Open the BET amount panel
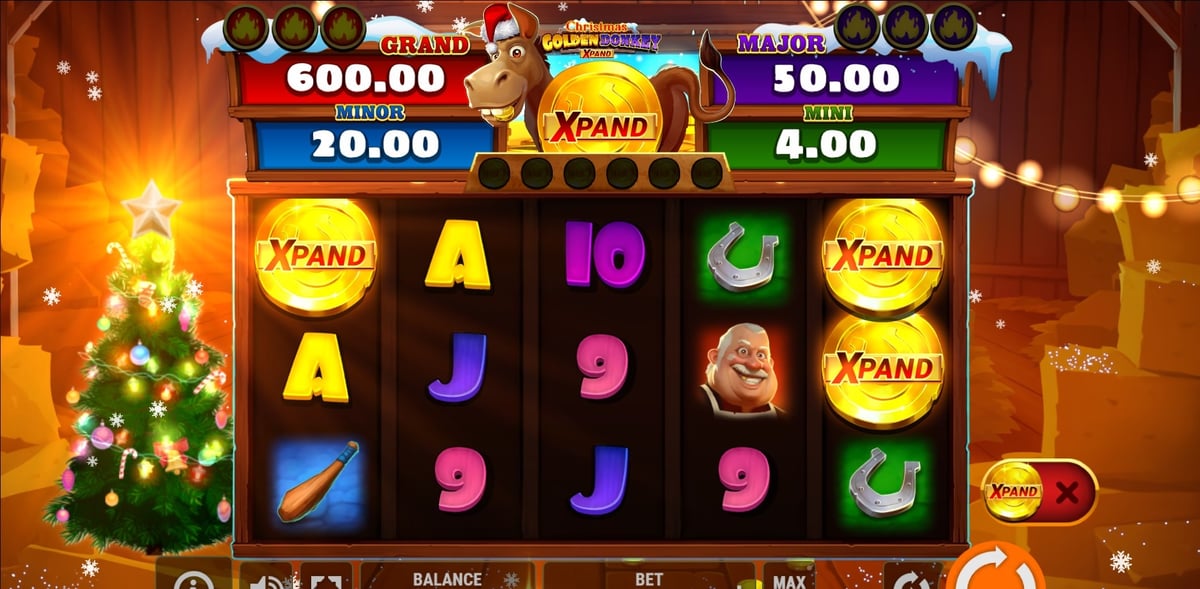Screen dimensions: 1200x589 point(649,578)
